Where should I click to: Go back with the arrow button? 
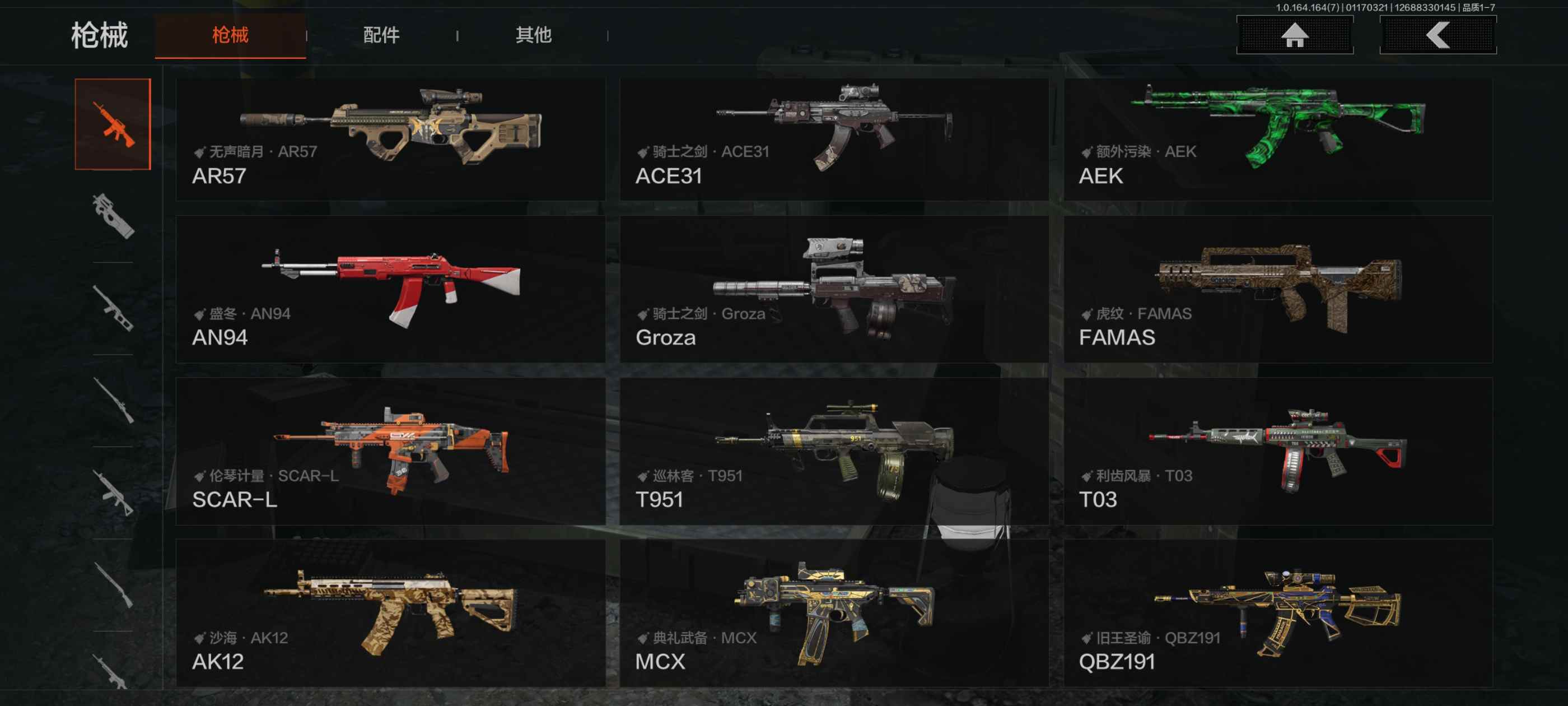click(1437, 35)
